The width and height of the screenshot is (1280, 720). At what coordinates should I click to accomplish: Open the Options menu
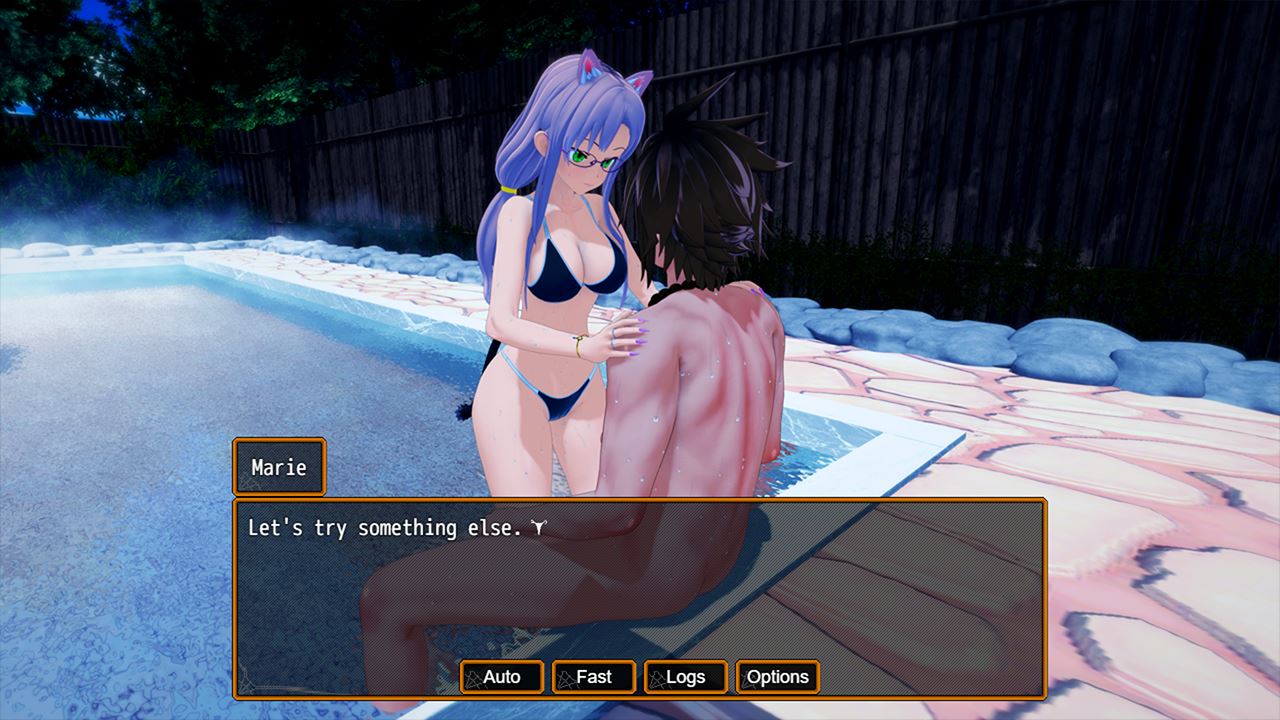coord(777,677)
